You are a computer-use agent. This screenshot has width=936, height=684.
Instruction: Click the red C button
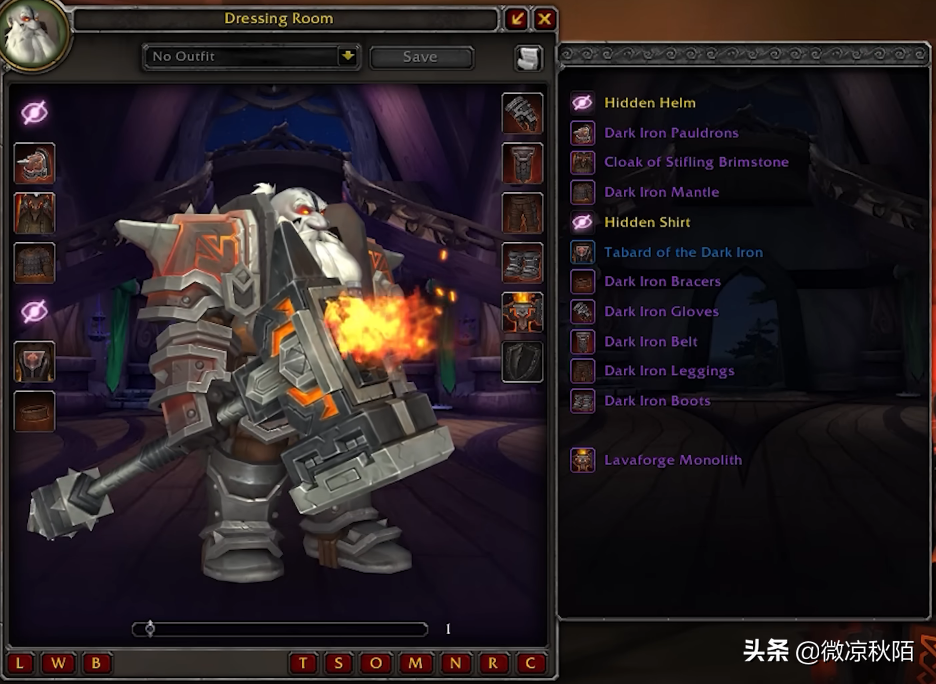pyautogui.click(x=530, y=663)
